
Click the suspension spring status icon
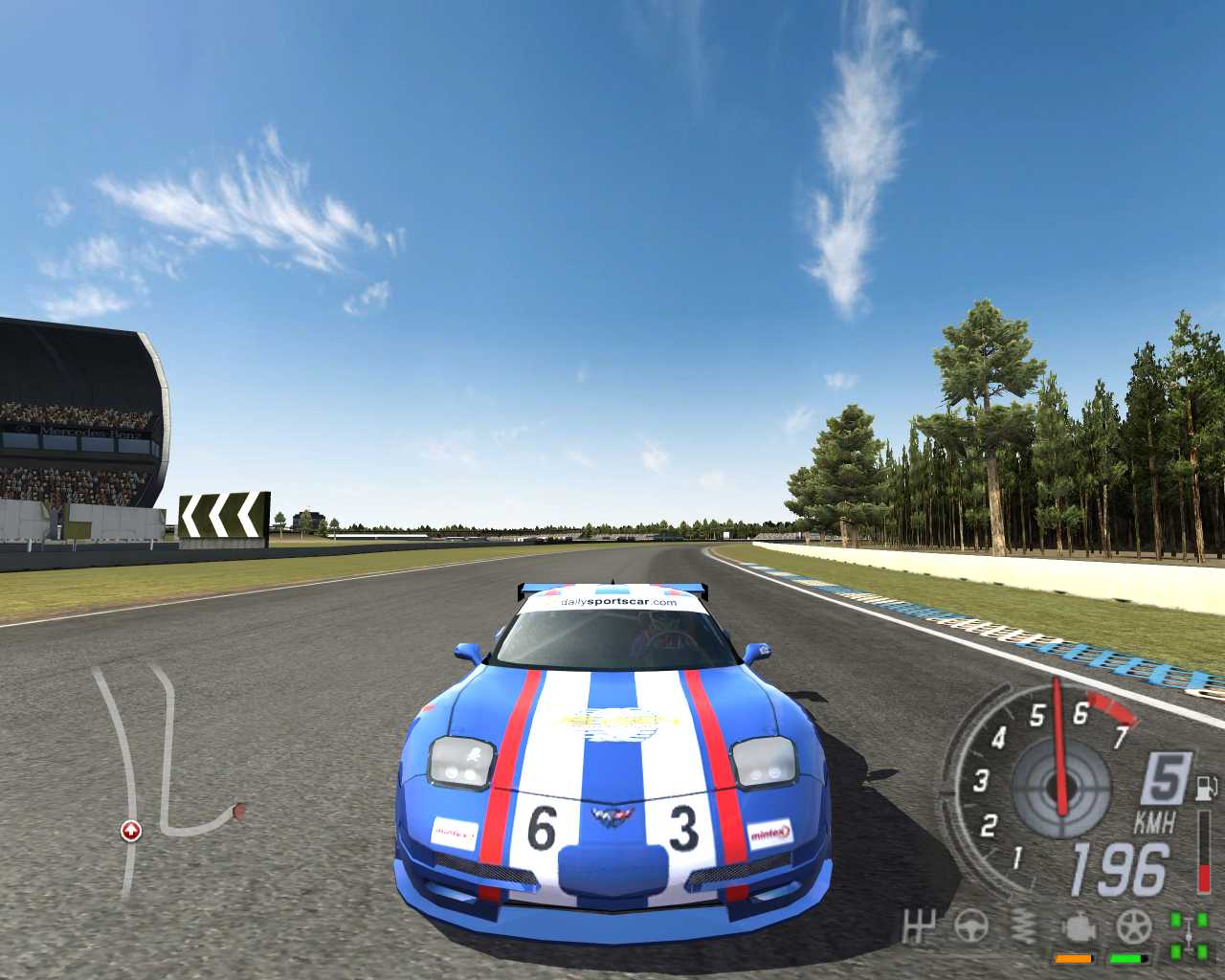(x=1023, y=926)
